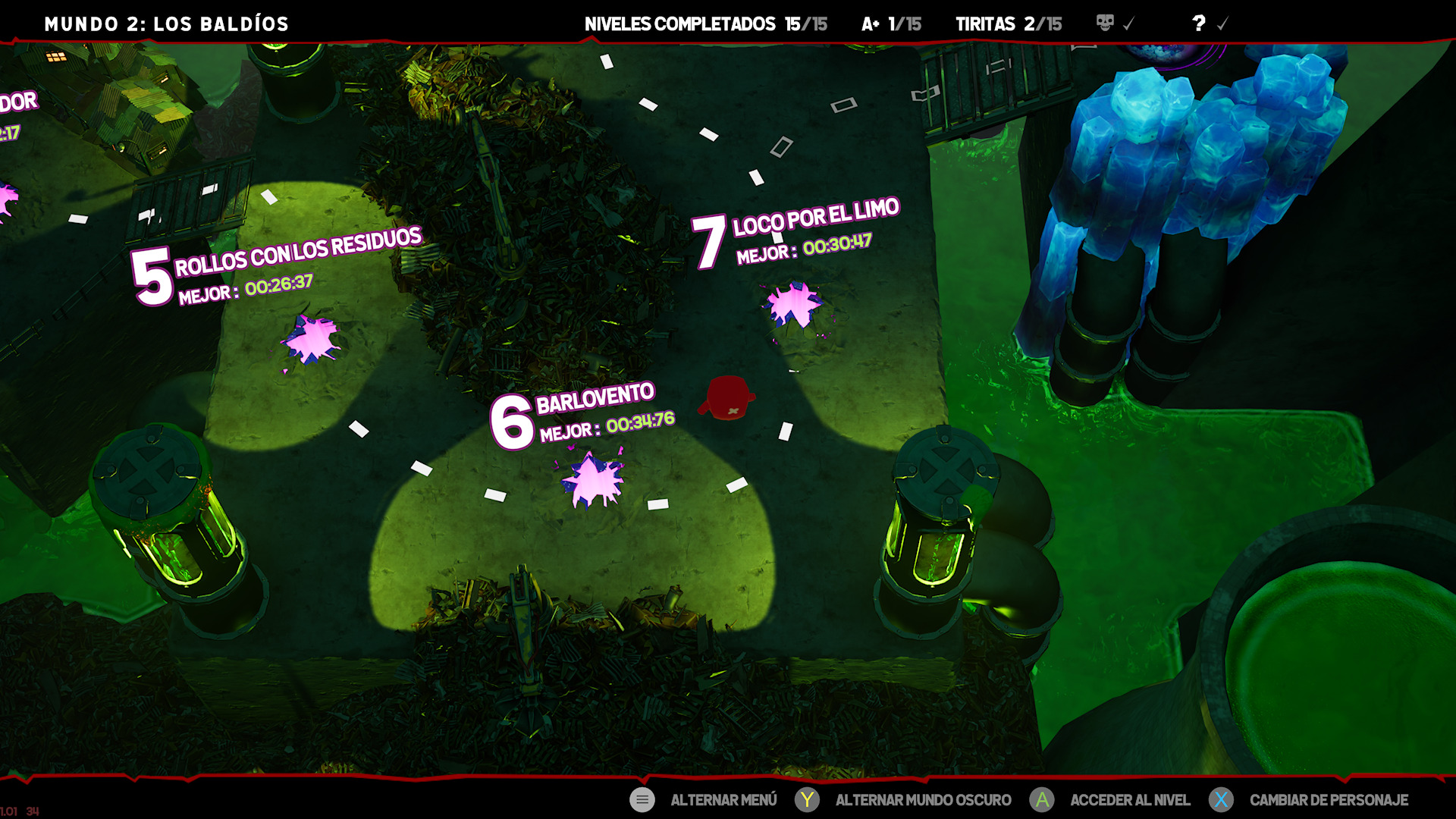Click the pink splat portal for Barlovento

tap(593, 479)
